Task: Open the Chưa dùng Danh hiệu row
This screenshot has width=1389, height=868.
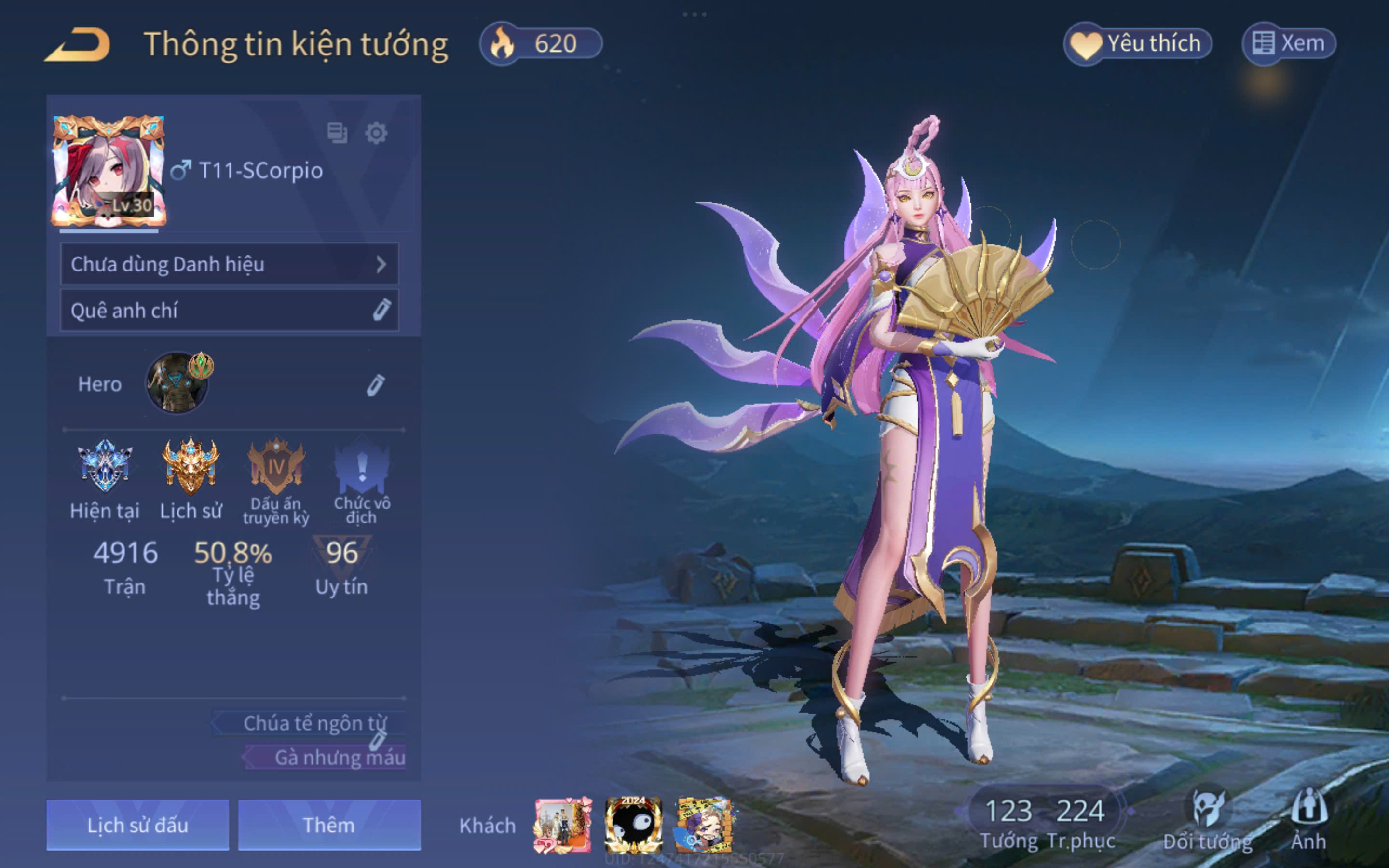Action: click(x=229, y=264)
